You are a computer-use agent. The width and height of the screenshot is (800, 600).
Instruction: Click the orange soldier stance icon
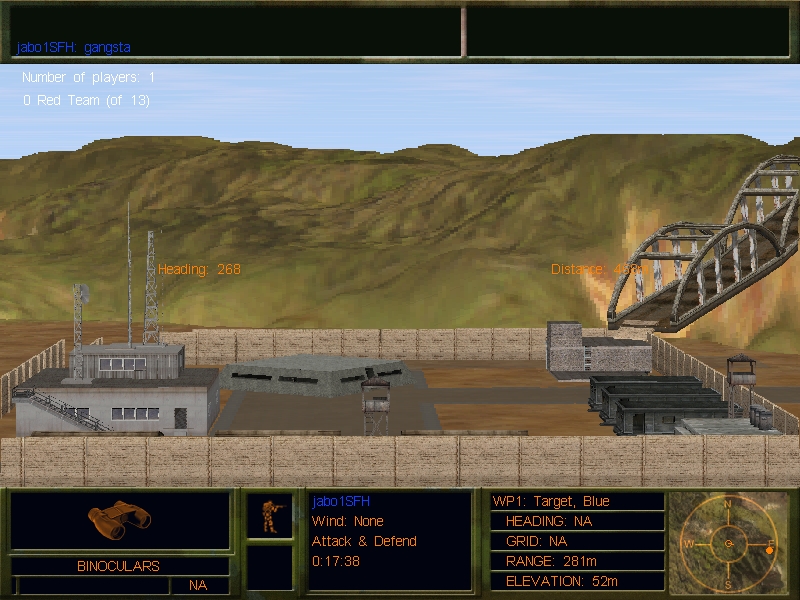click(x=270, y=515)
